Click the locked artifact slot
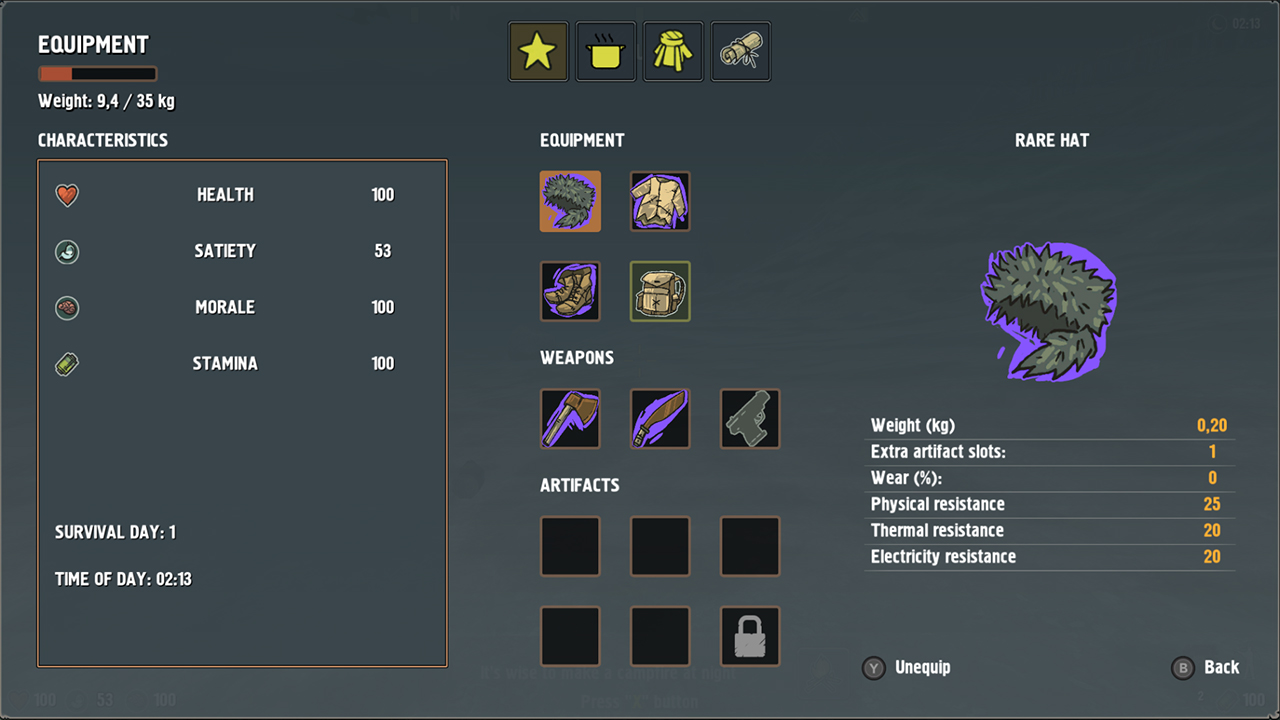Image resolution: width=1280 pixels, height=720 pixels. pos(750,636)
